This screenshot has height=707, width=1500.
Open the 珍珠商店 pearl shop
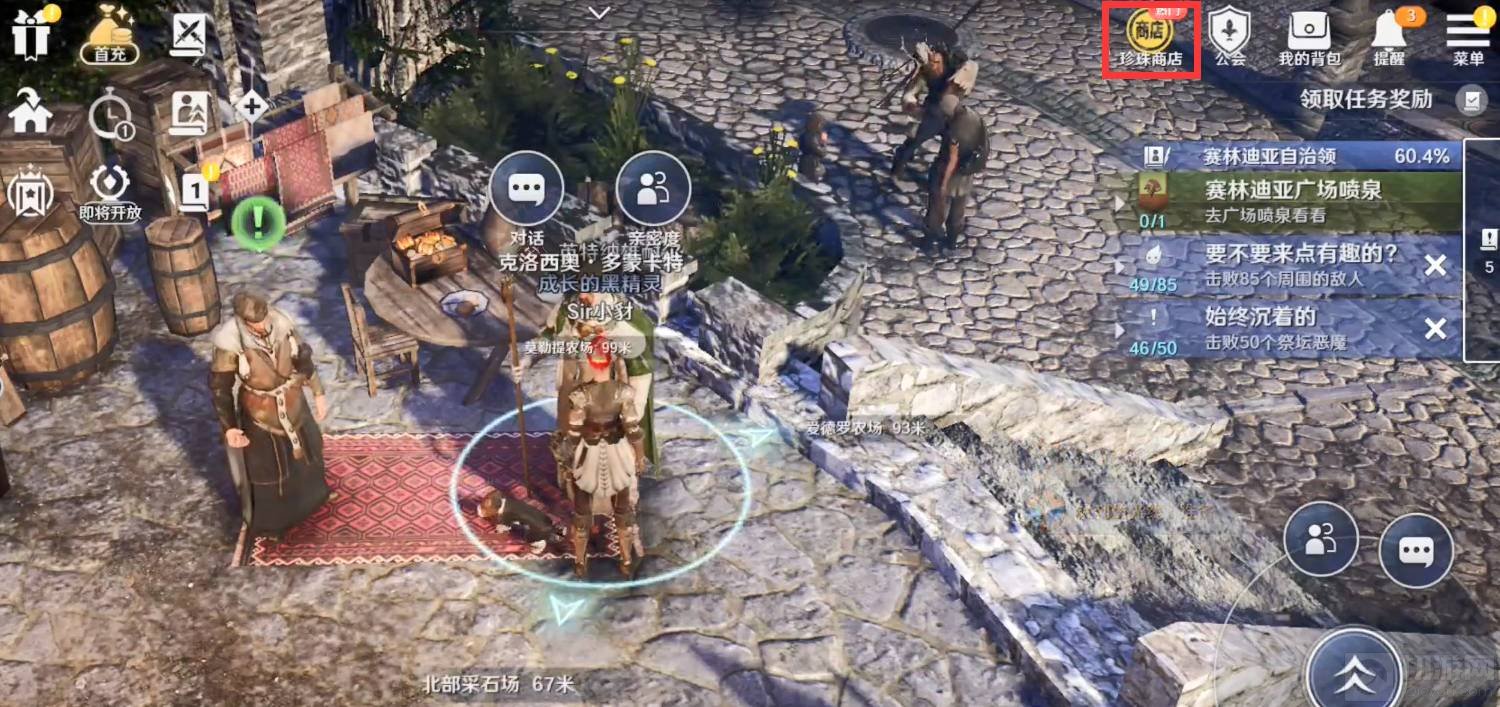click(x=1150, y=38)
